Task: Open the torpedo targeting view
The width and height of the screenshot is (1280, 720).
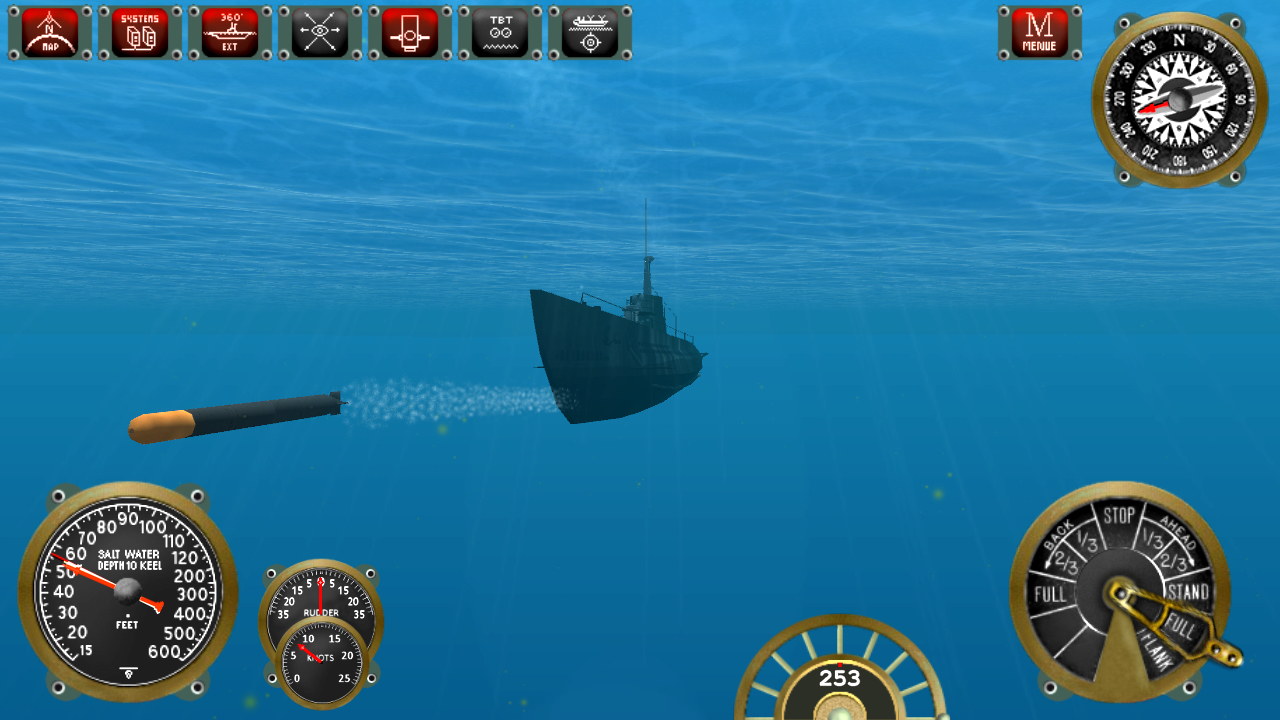Action: click(x=589, y=31)
